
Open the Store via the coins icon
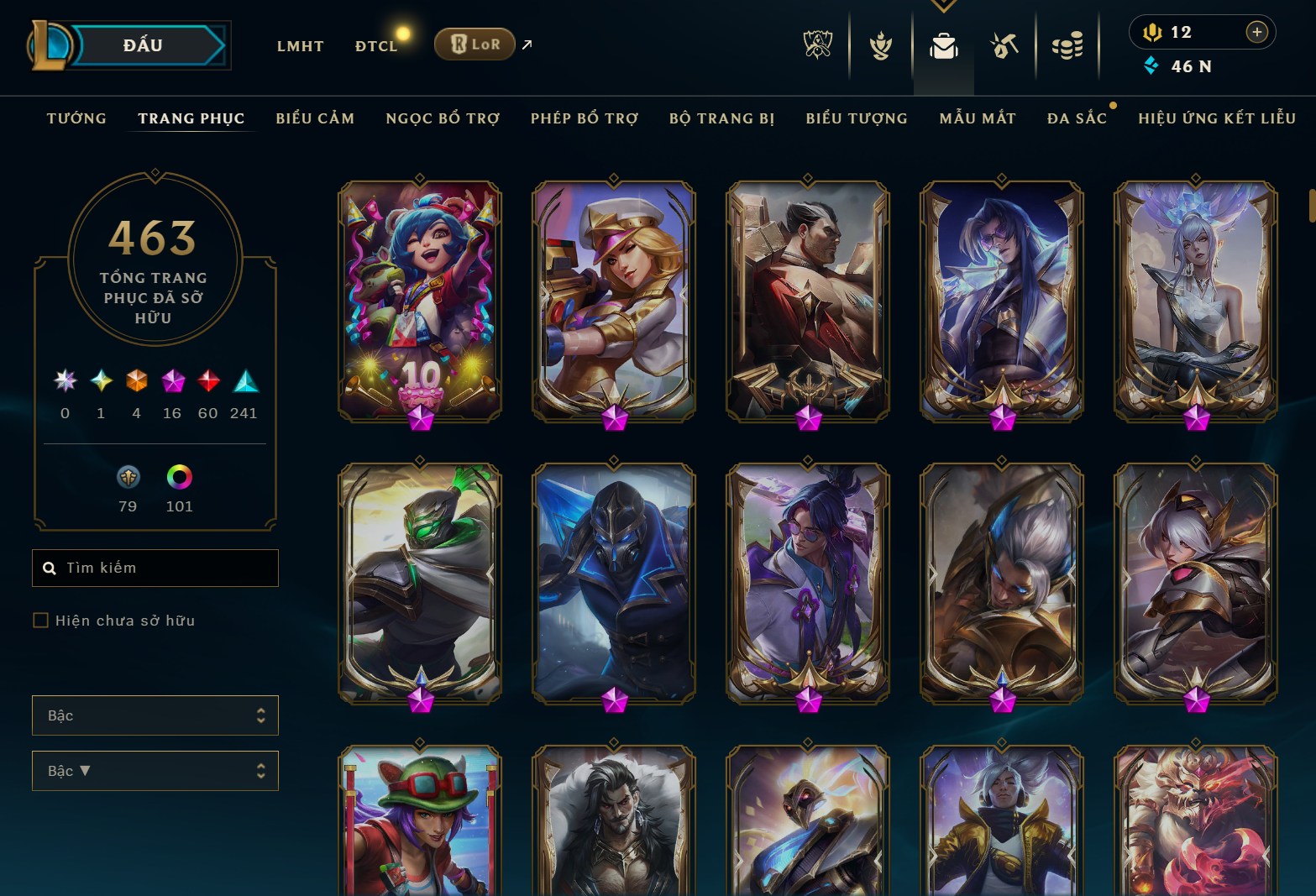click(1067, 46)
